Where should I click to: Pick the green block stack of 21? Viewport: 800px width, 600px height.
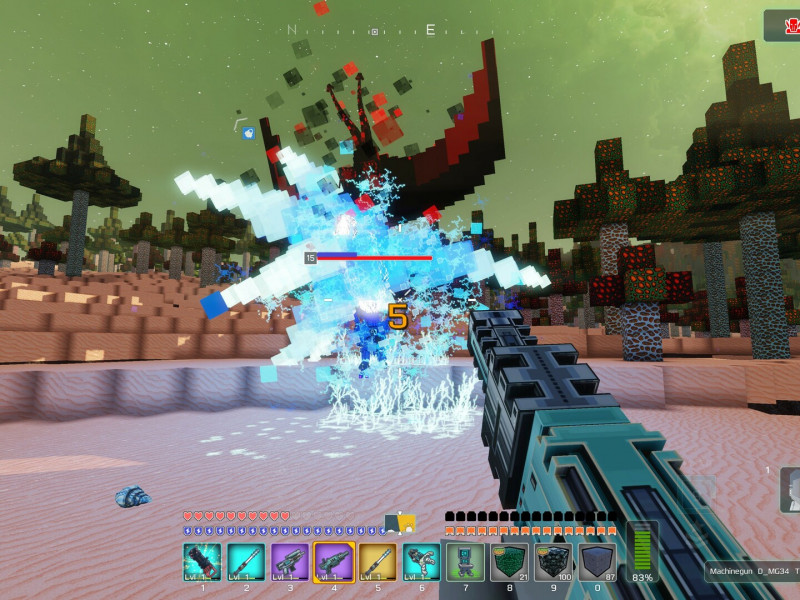tap(509, 562)
